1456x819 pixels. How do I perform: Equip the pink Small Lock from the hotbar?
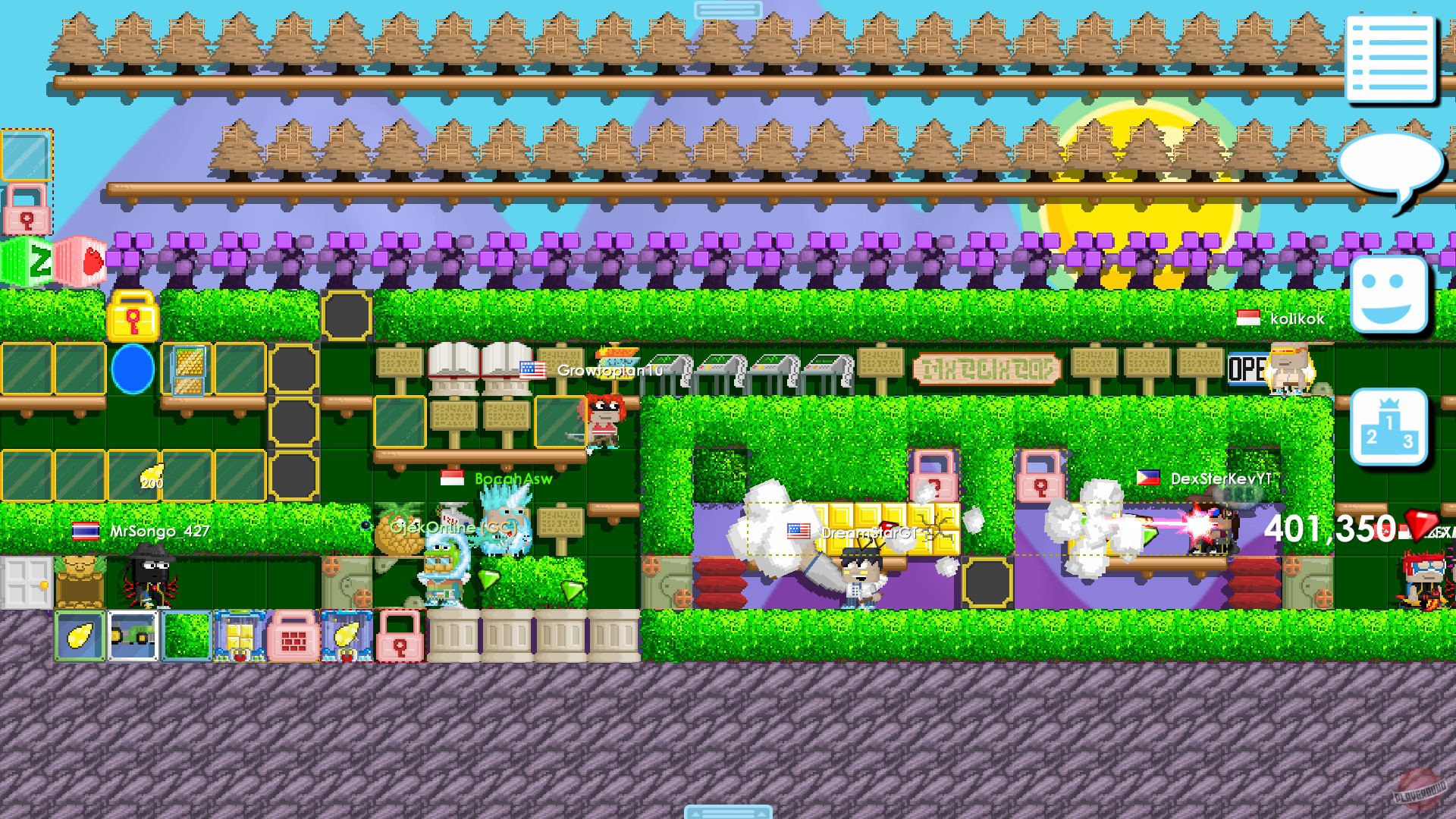click(402, 635)
